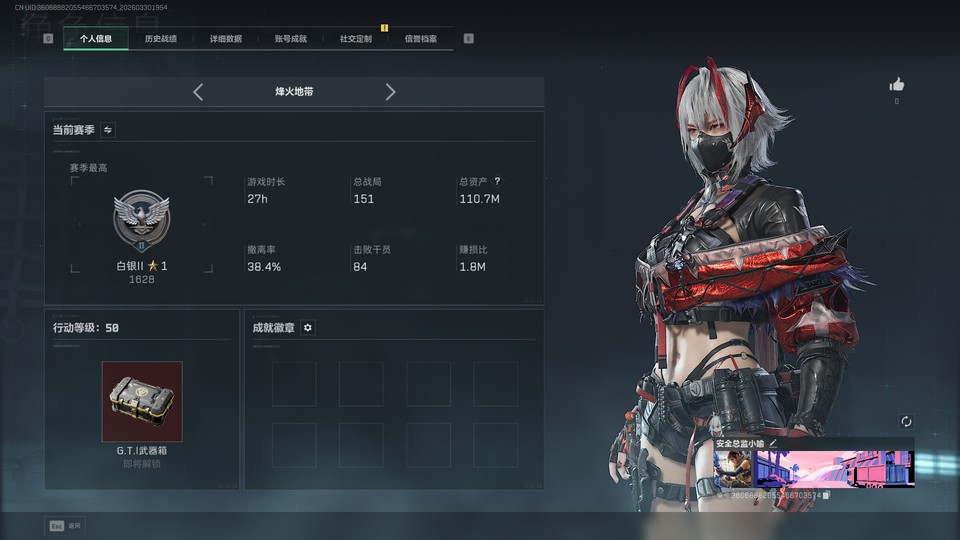The height and width of the screenshot is (540, 960).
Task: Edit the 安全总监小喻 nickname with pencil icon
Action: tap(773, 443)
